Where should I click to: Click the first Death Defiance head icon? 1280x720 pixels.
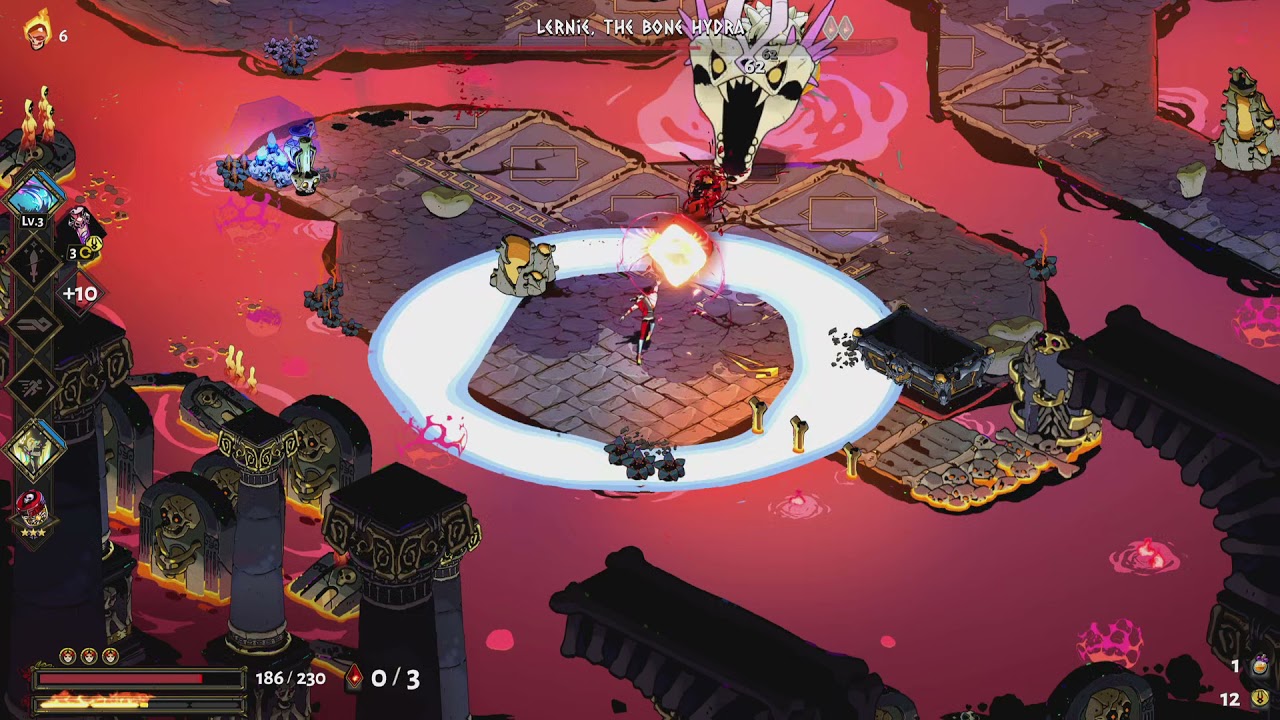[67, 655]
